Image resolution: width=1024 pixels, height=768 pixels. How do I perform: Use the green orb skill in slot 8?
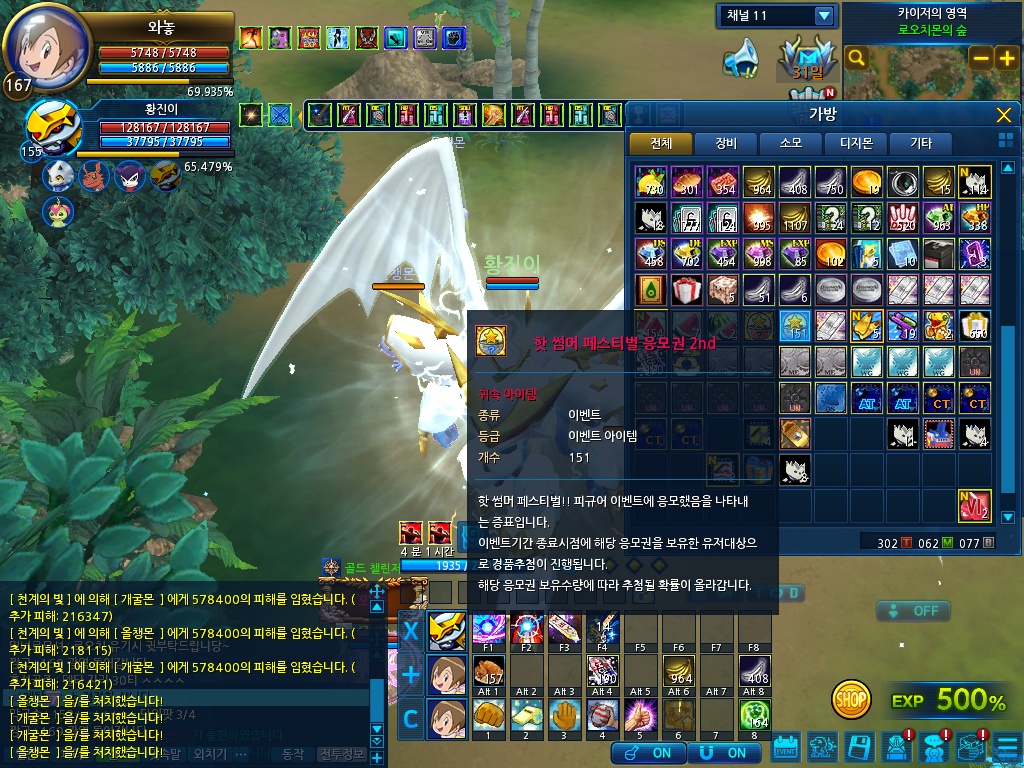[x=754, y=717]
